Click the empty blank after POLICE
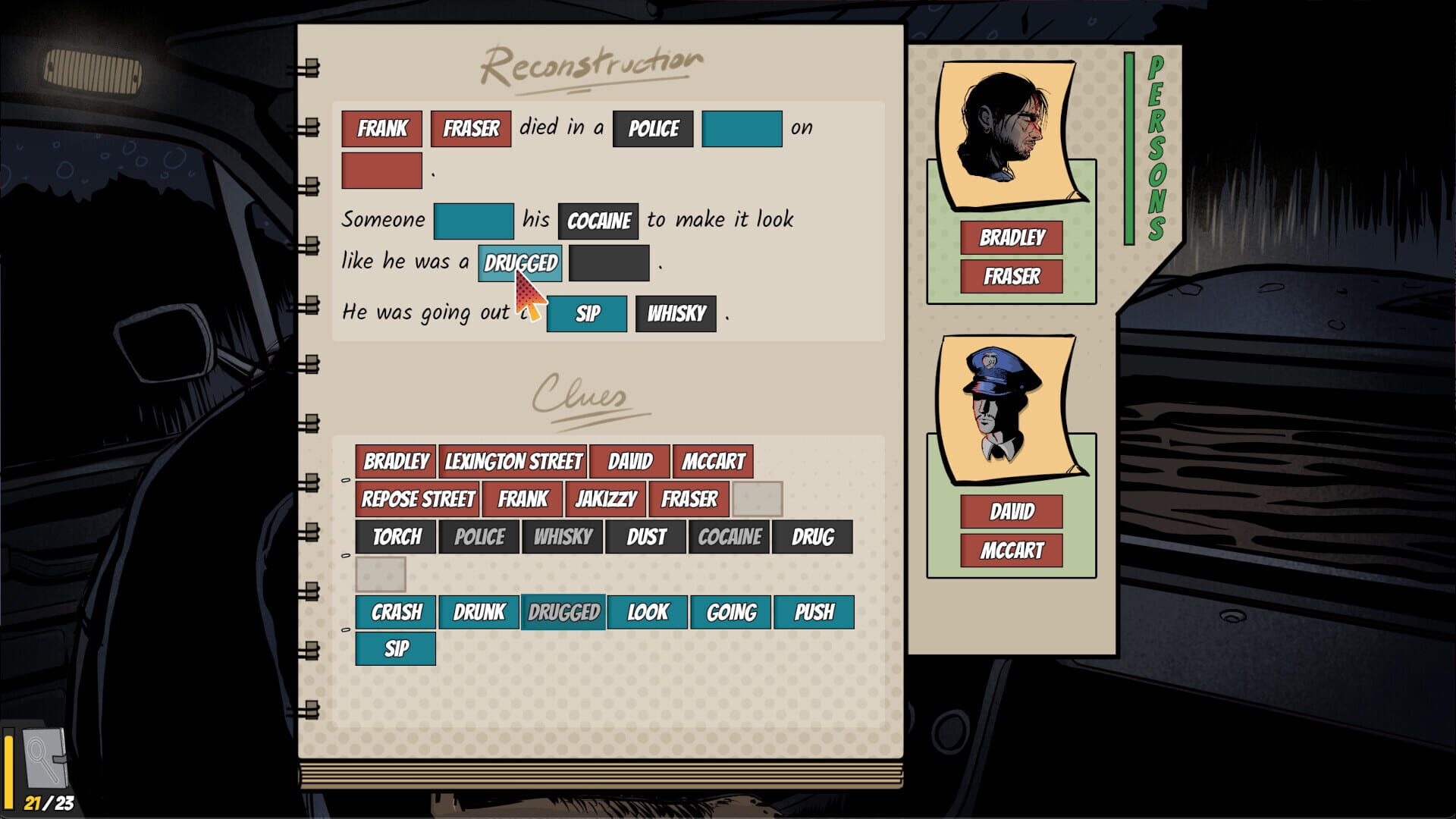Image resolution: width=1456 pixels, height=819 pixels. coord(742,128)
